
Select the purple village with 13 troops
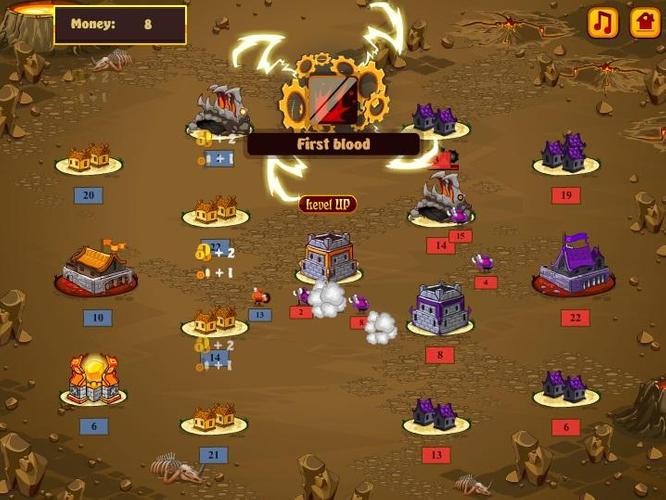(x=436, y=415)
